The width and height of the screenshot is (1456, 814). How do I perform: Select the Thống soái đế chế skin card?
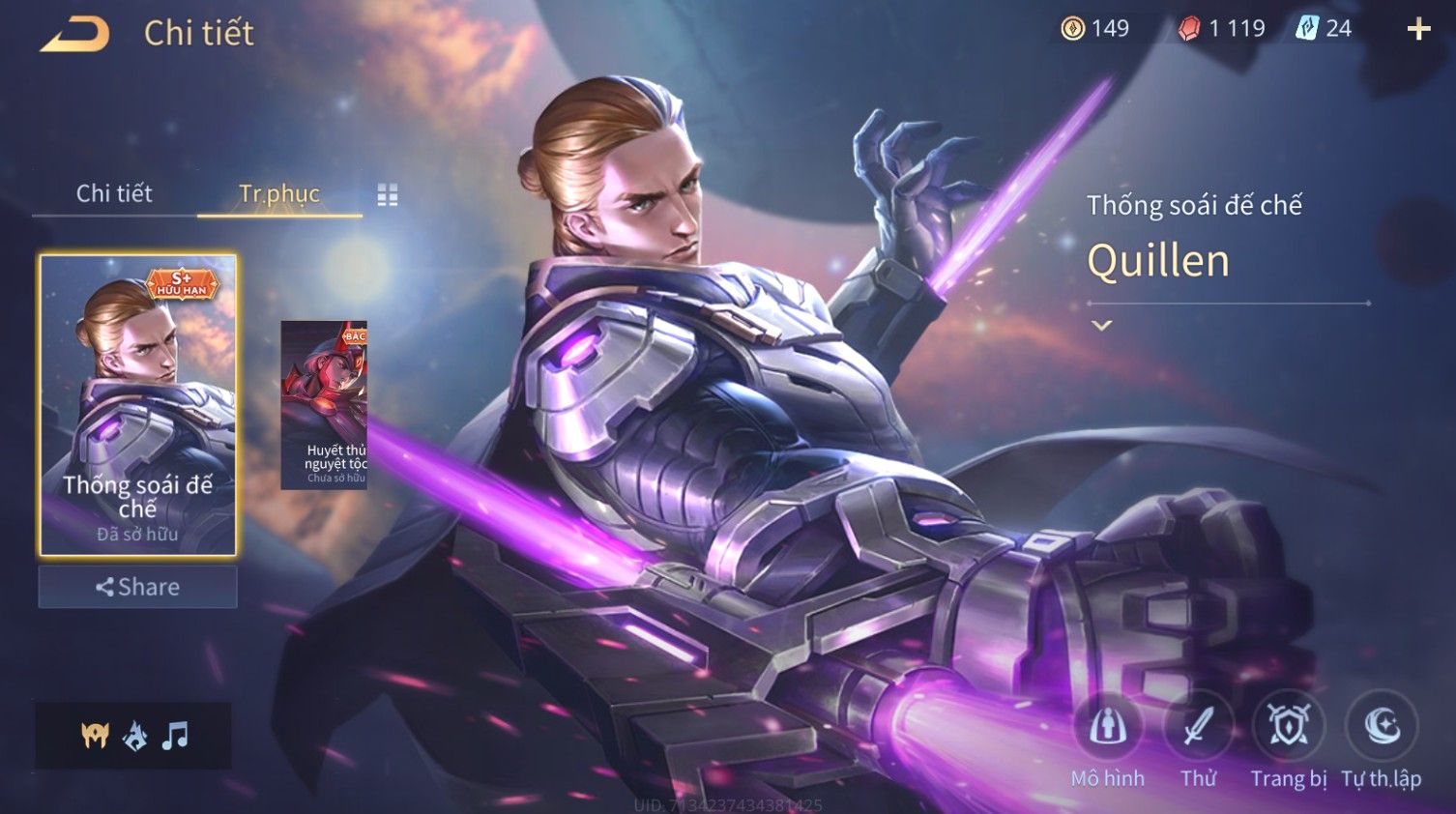(x=137, y=404)
